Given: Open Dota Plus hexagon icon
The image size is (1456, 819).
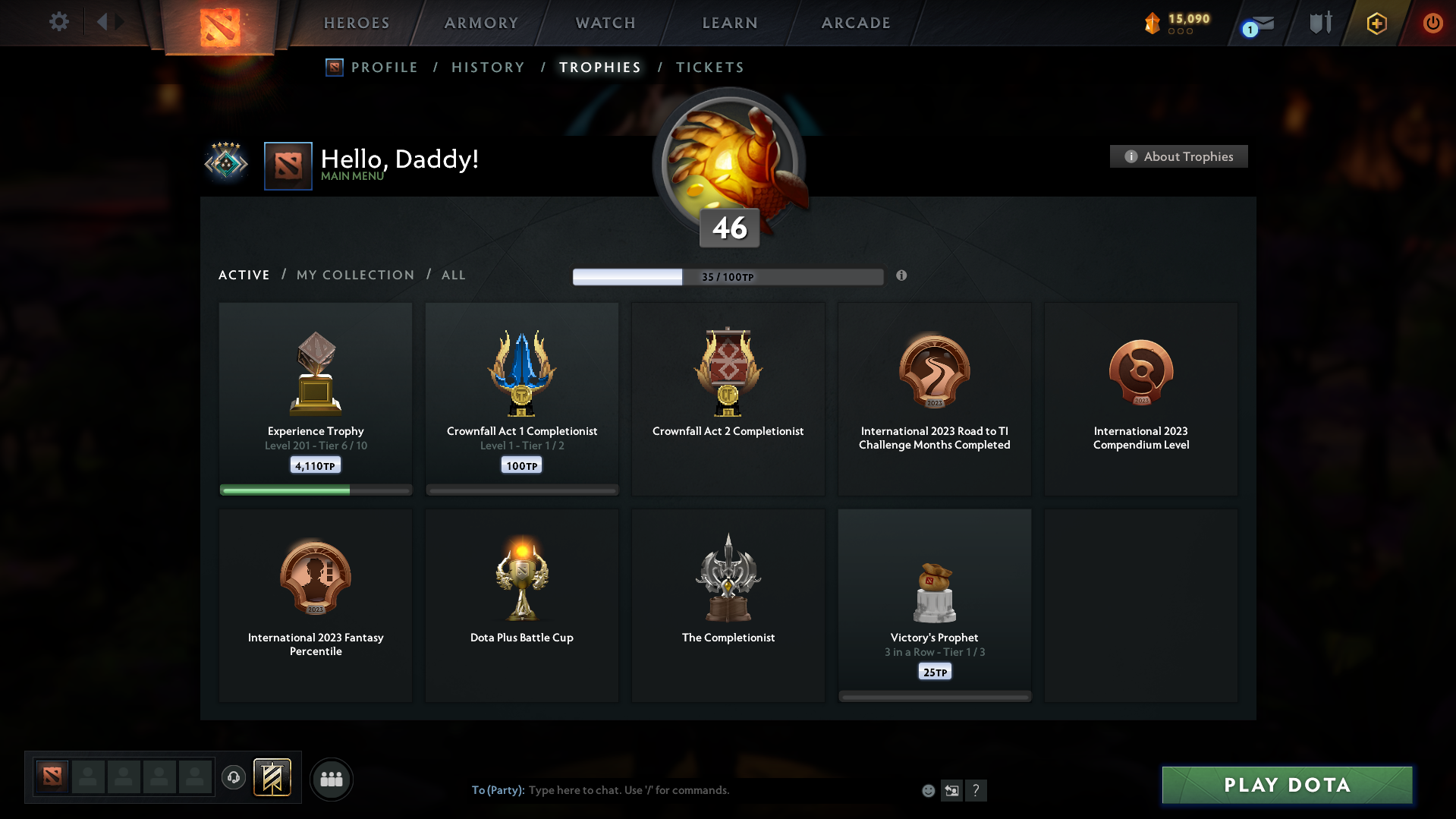Looking at the screenshot, I should click(x=1376, y=23).
